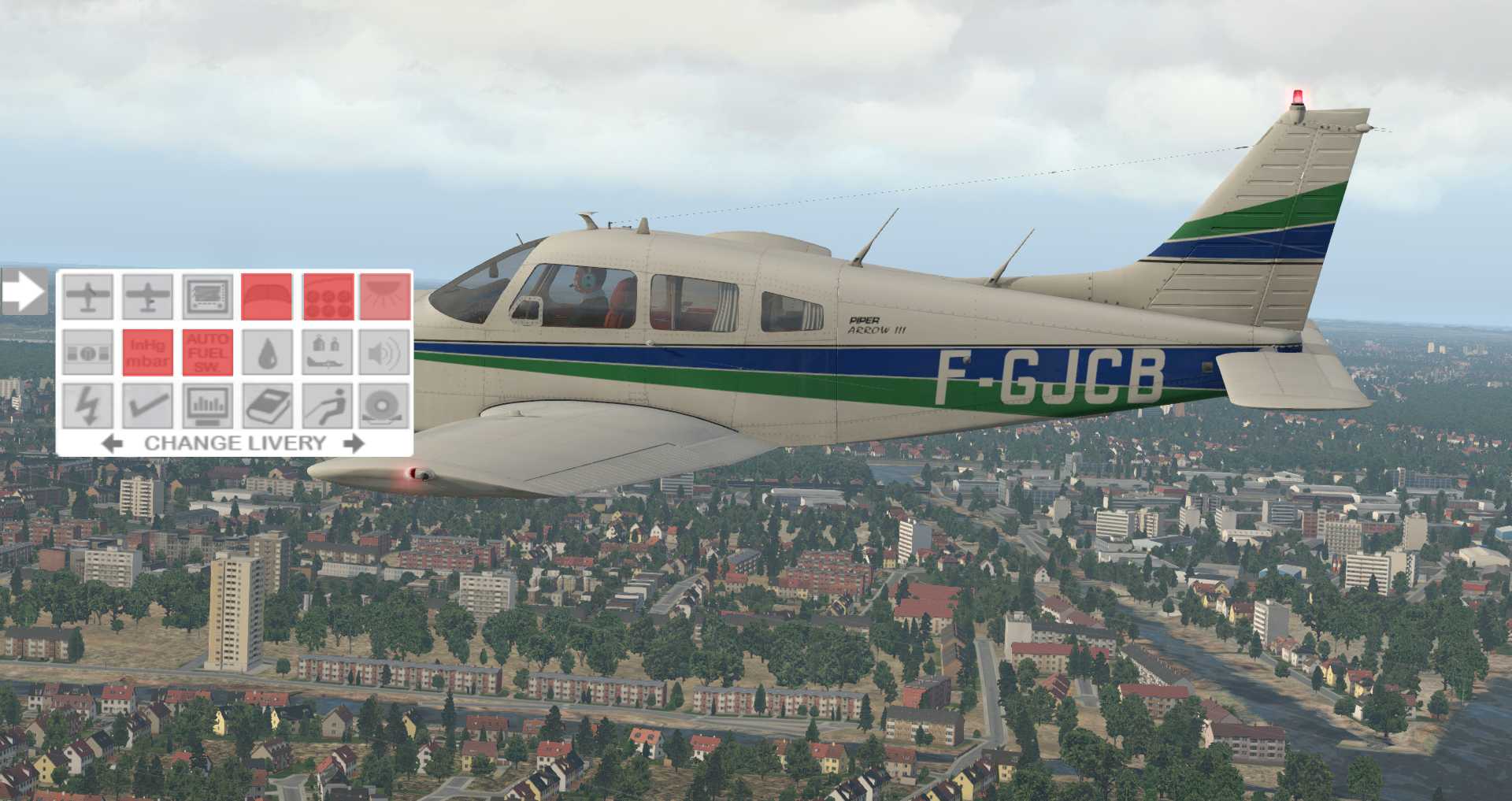Toggle the red glareshield option
This screenshot has width=1512, height=801.
pyautogui.click(x=266, y=296)
